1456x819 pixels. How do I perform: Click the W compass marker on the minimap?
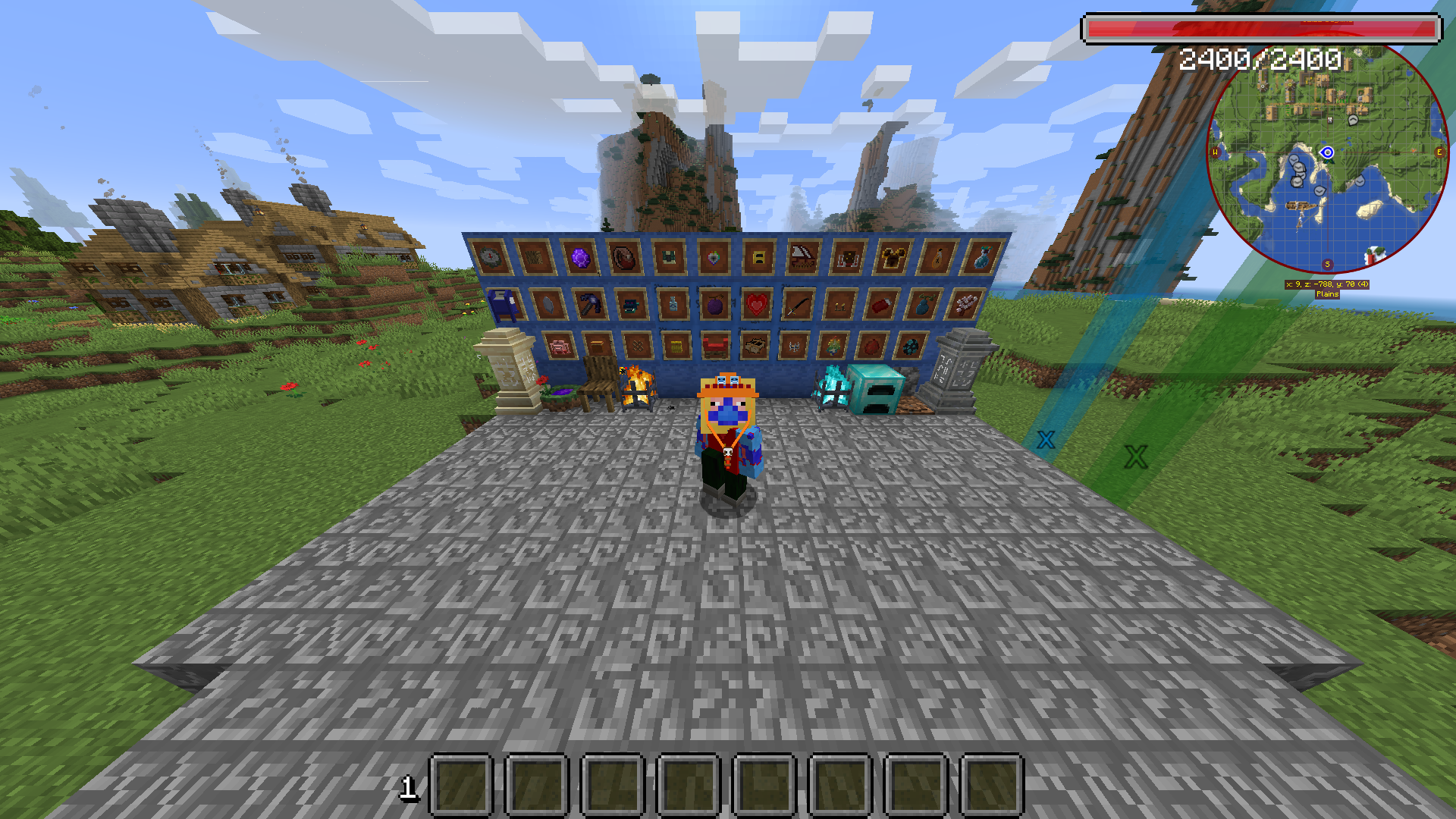coord(1214,152)
